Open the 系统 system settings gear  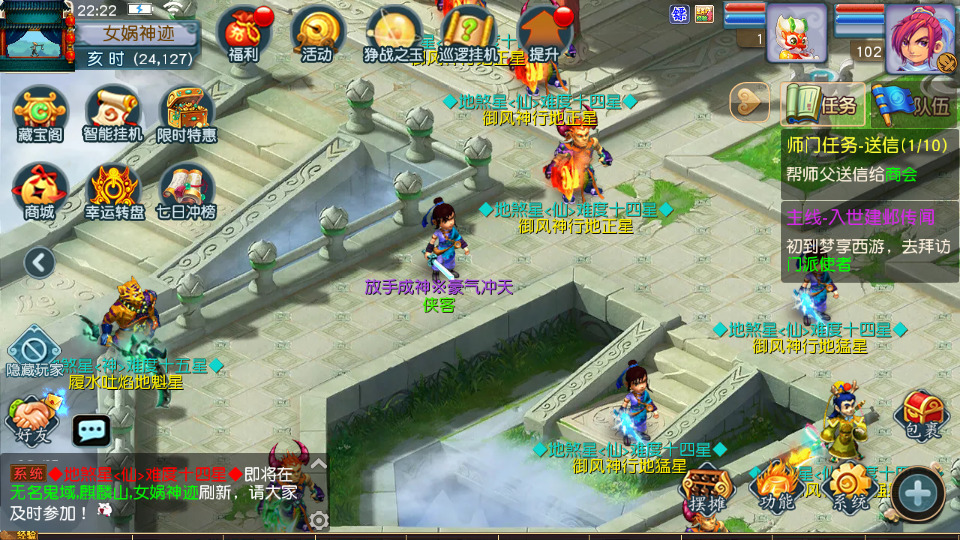850,488
